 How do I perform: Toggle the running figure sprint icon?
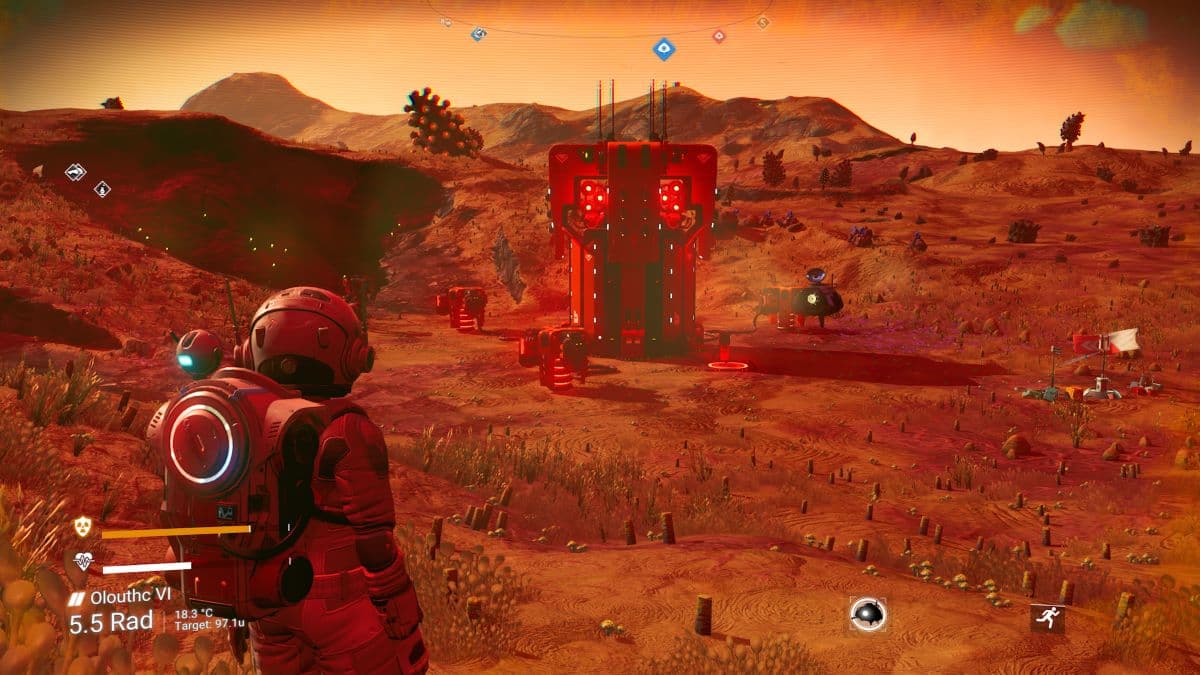tap(1047, 618)
